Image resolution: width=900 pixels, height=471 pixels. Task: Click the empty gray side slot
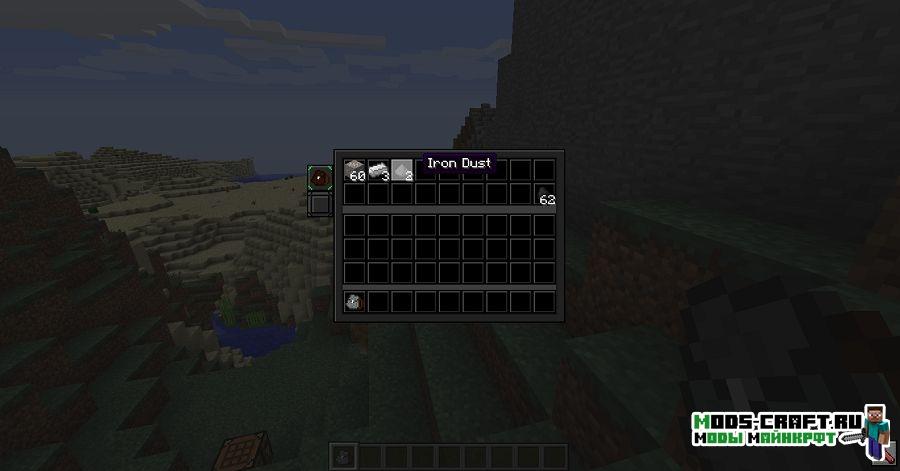320,205
